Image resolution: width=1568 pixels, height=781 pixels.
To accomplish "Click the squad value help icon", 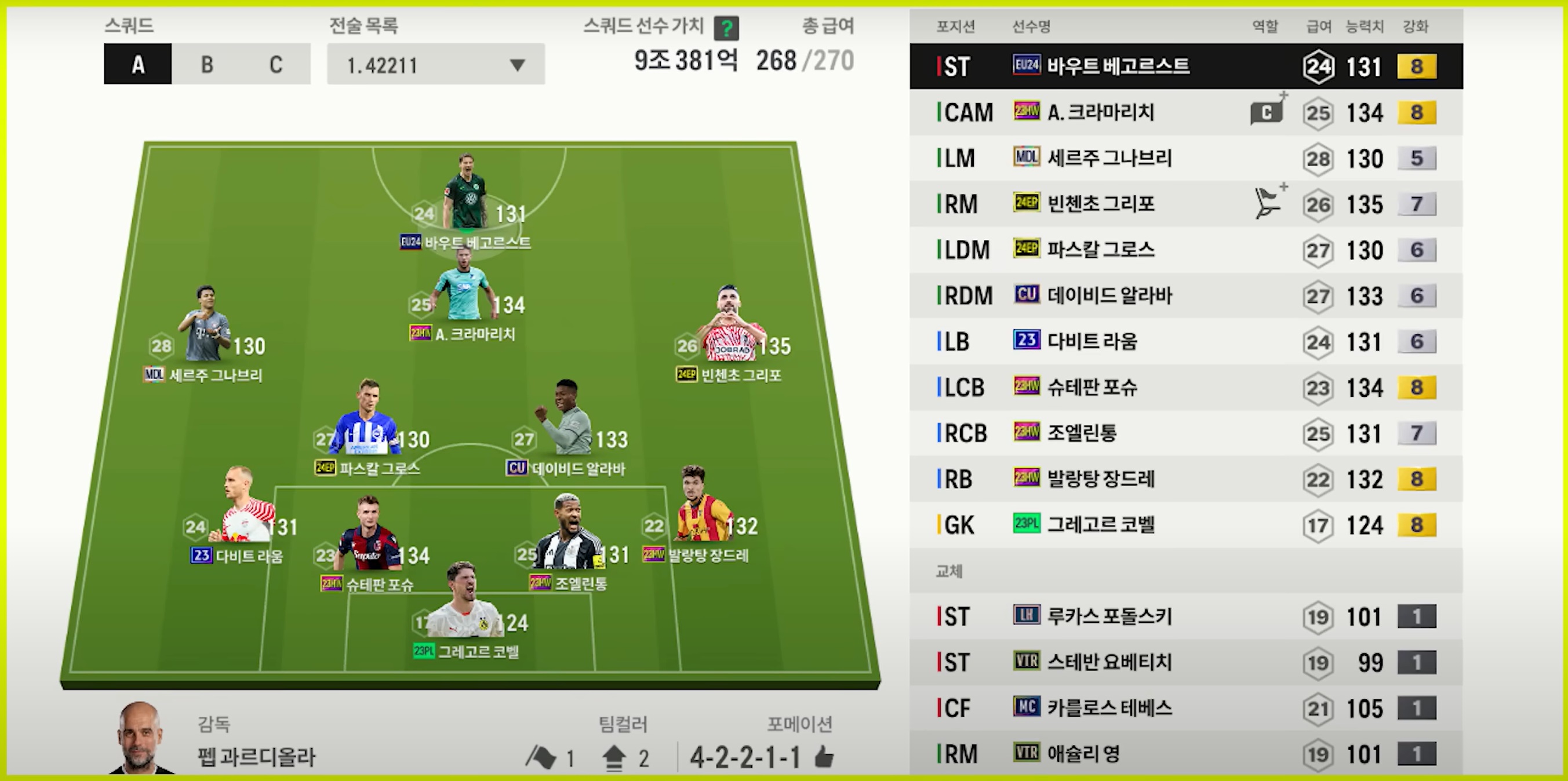I will click(x=726, y=28).
